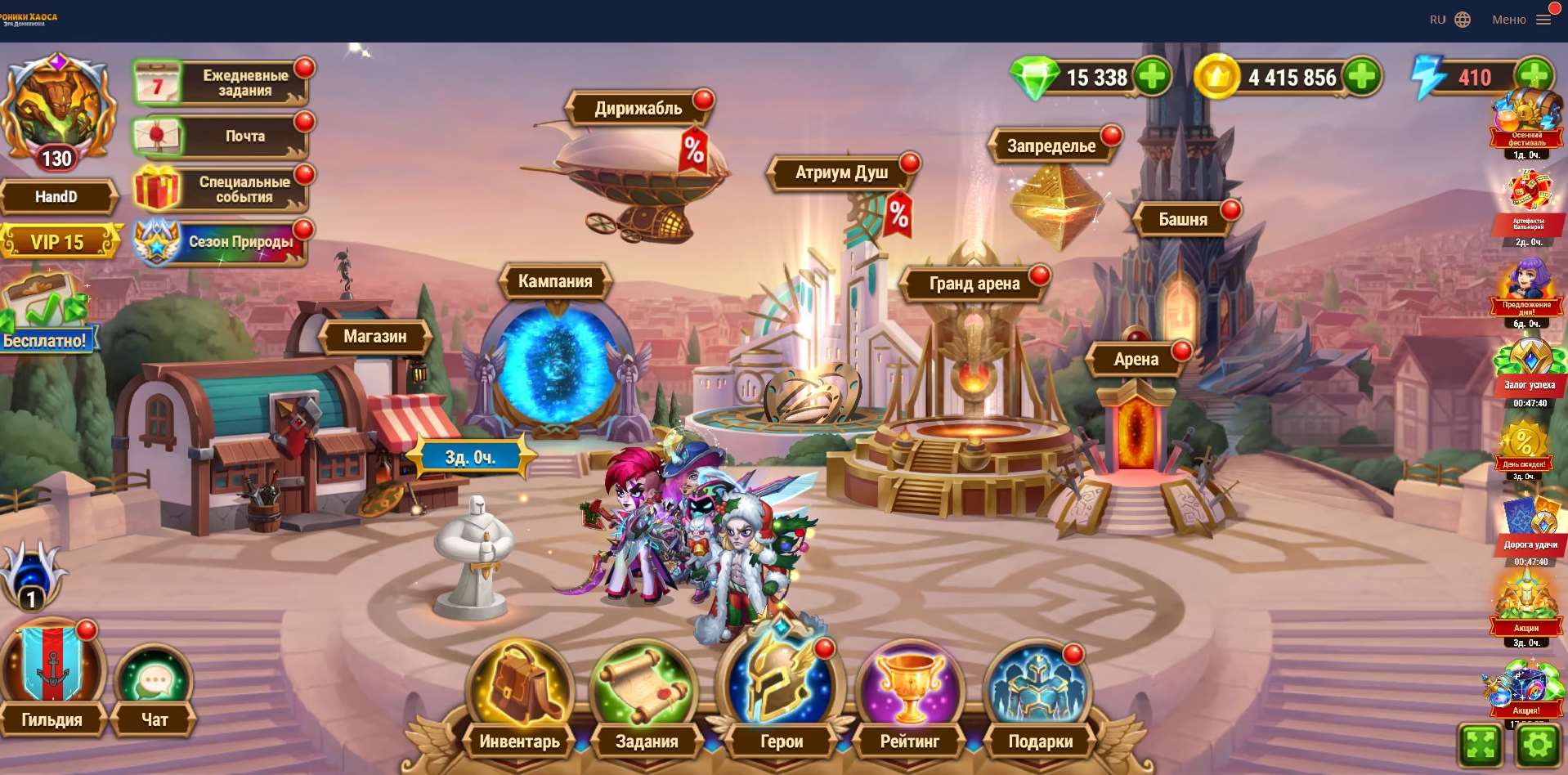Open the Shop (Магазин)
The image size is (1568, 775).
374,336
